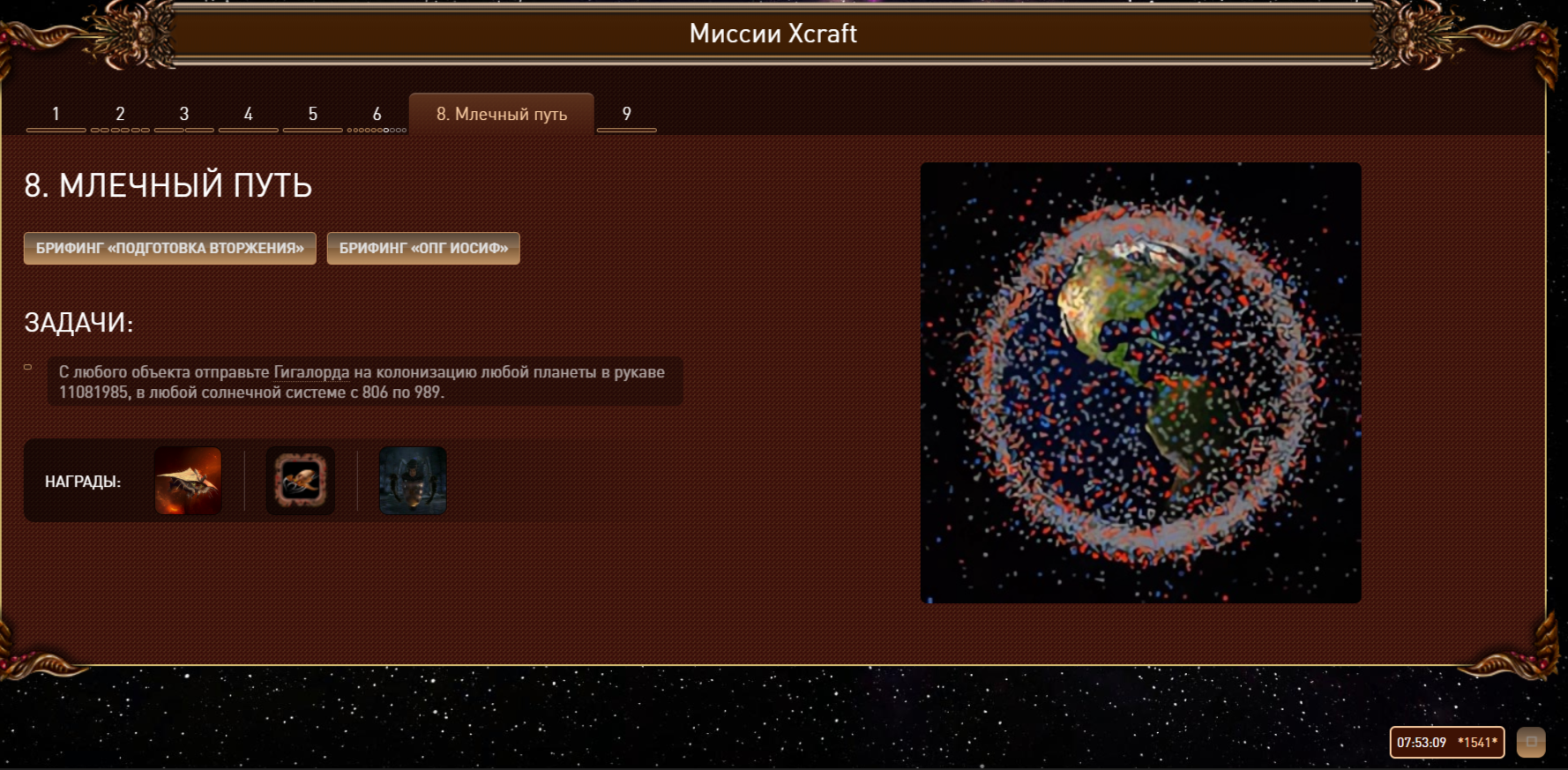This screenshot has height=770, width=1568.
Task: Click the Гигалорд link in task text
Action: (x=311, y=372)
